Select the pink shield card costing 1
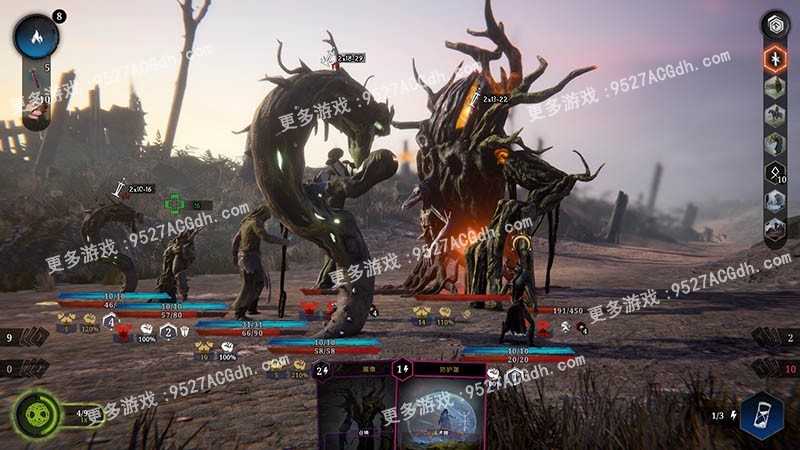This screenshot has height=450, width=800. click(432, 405)
